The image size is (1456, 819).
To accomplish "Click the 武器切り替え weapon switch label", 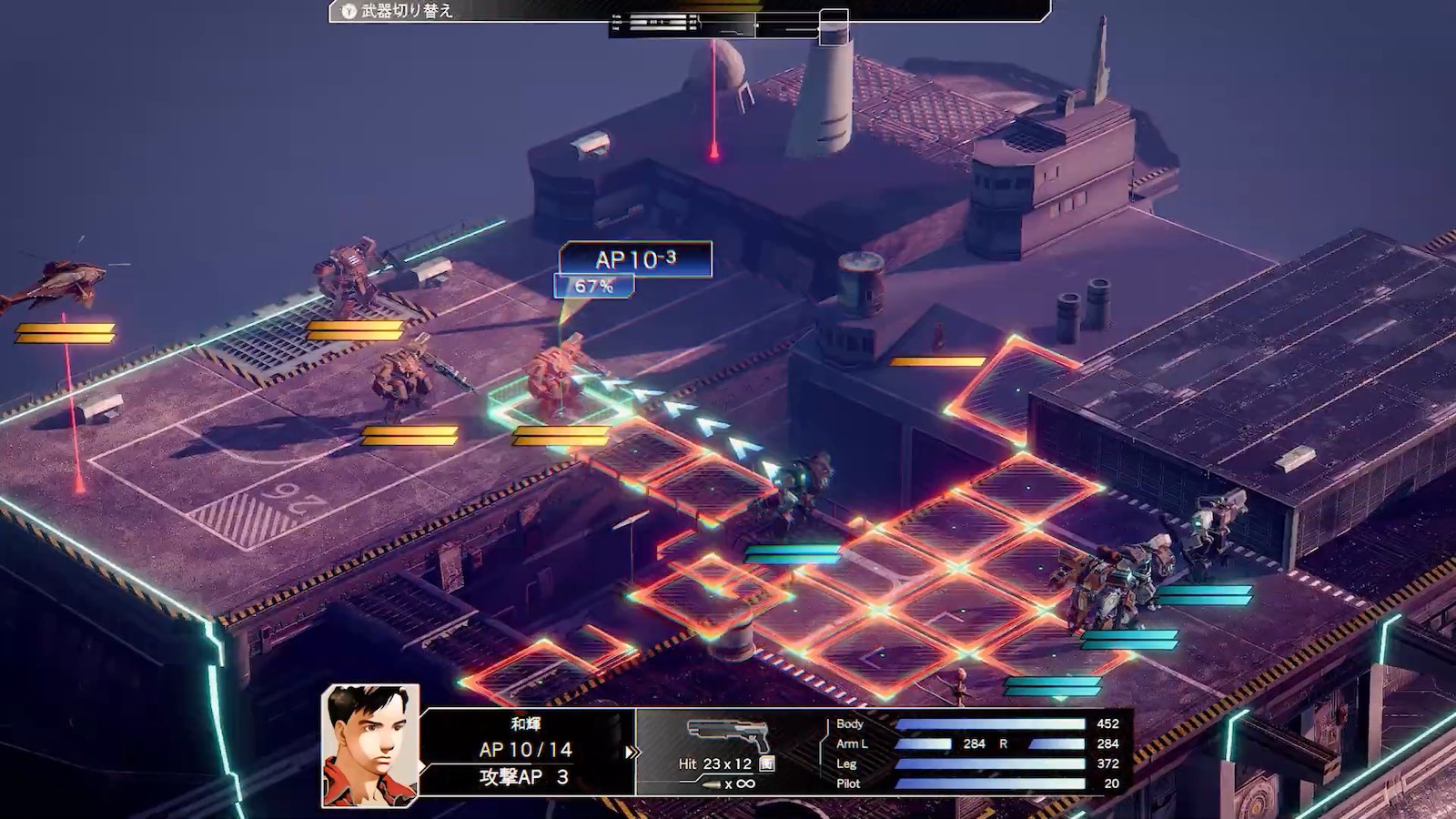I will pyautogui.click(x=406, y=11).
